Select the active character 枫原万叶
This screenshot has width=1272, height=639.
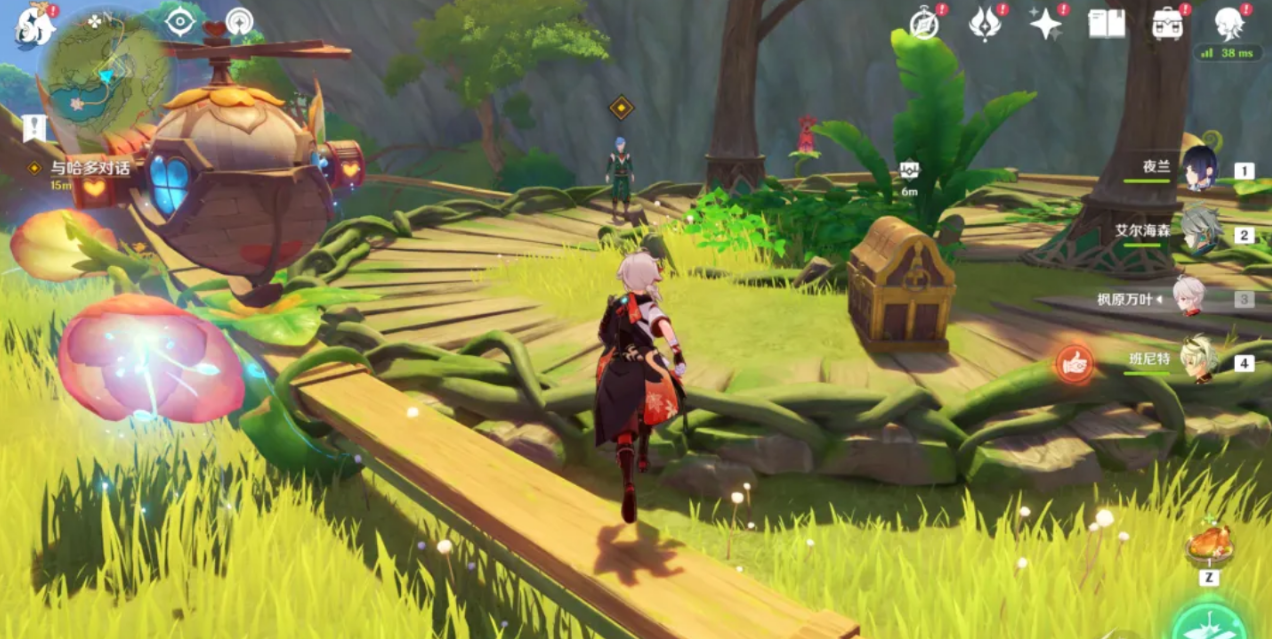point(1189,298)
